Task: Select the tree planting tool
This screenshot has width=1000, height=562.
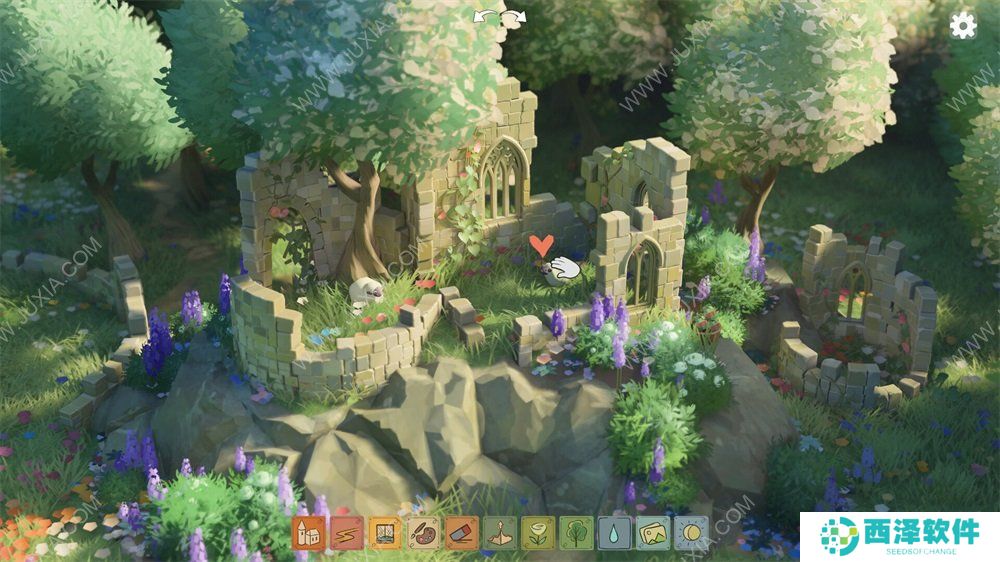Action: tap(576, 532)
